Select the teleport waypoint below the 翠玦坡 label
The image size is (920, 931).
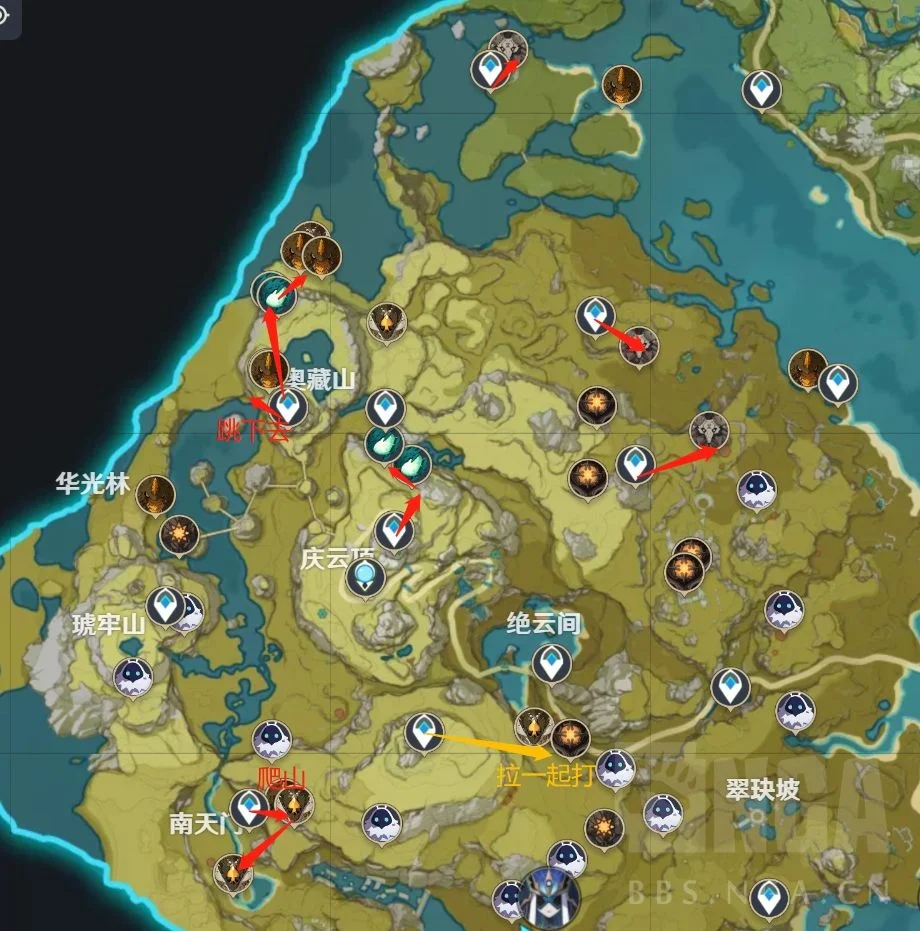pyautogui.click(x=769, y=897)
